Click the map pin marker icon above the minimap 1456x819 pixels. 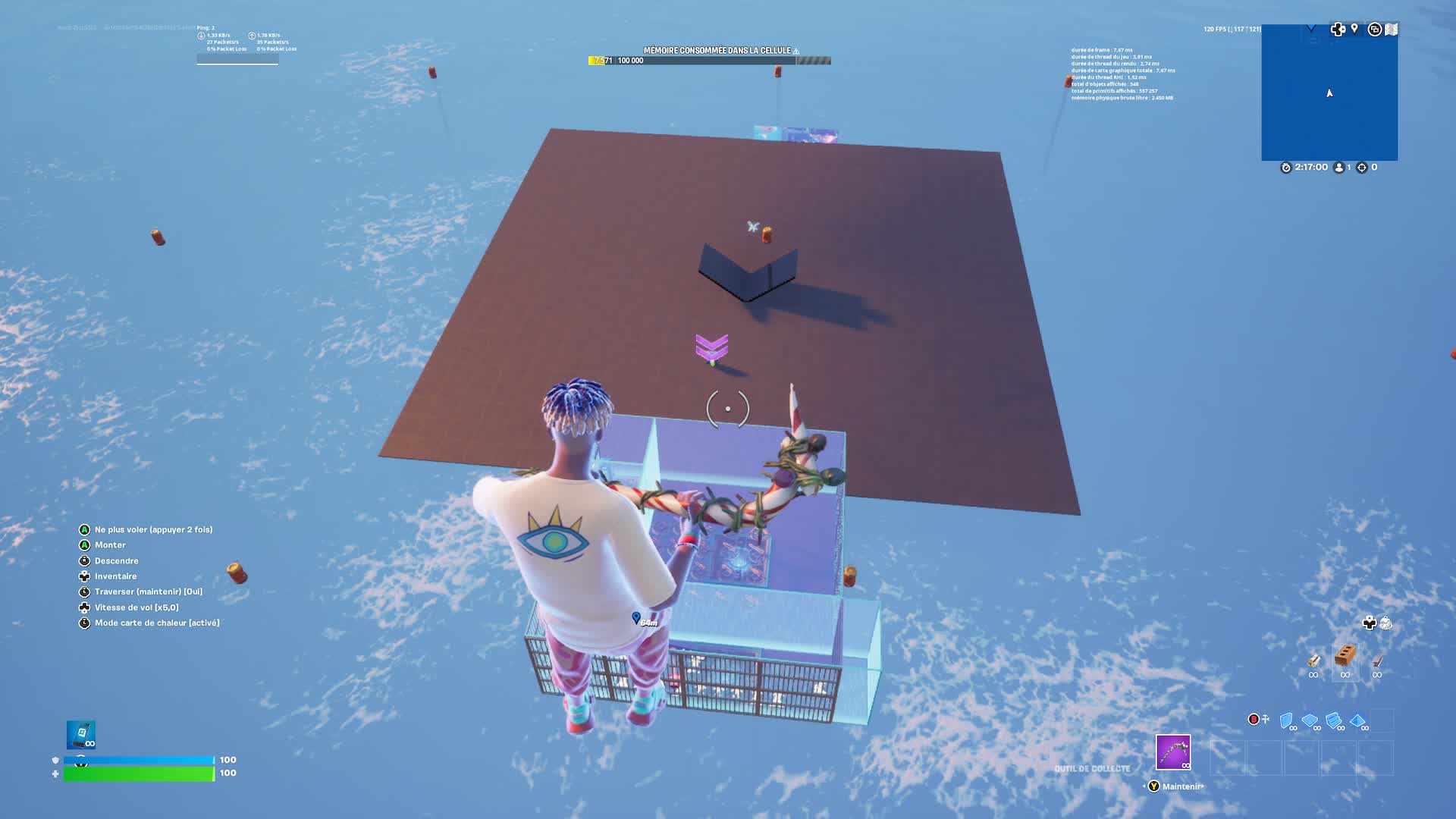tap(1354, 29)
